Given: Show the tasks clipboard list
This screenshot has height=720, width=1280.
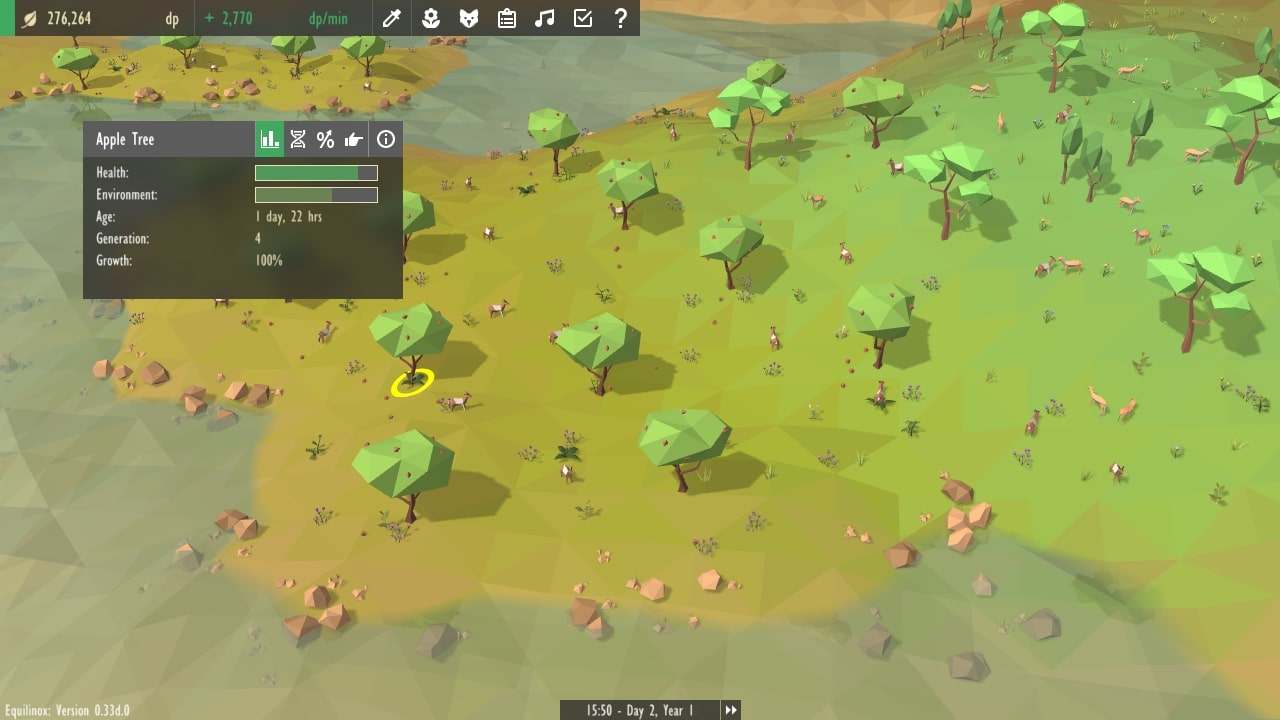Looking at the screenshot, I should [x=507, y=18].
